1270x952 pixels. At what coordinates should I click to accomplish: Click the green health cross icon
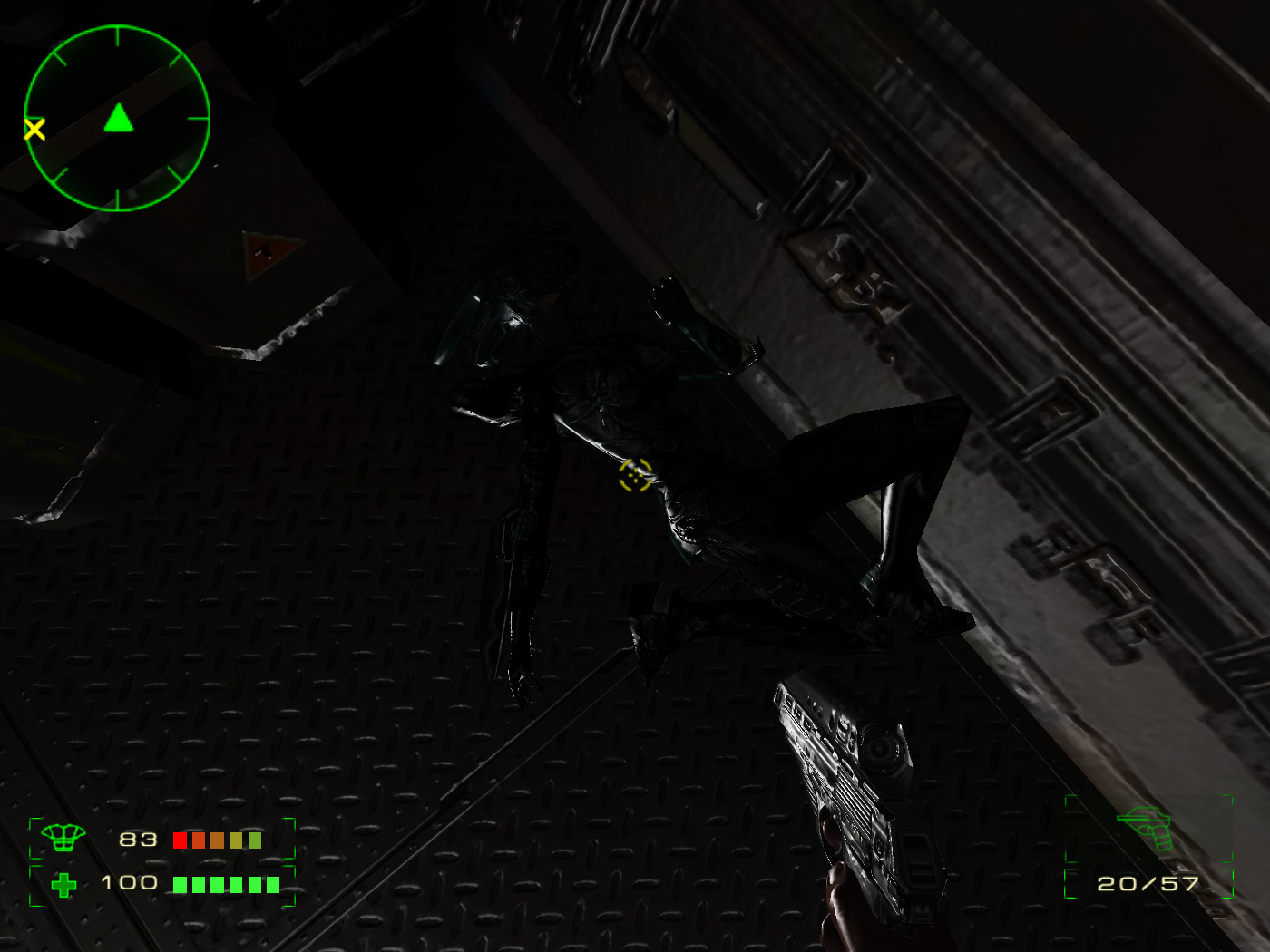pyautogui.click(x=63, y=884)
